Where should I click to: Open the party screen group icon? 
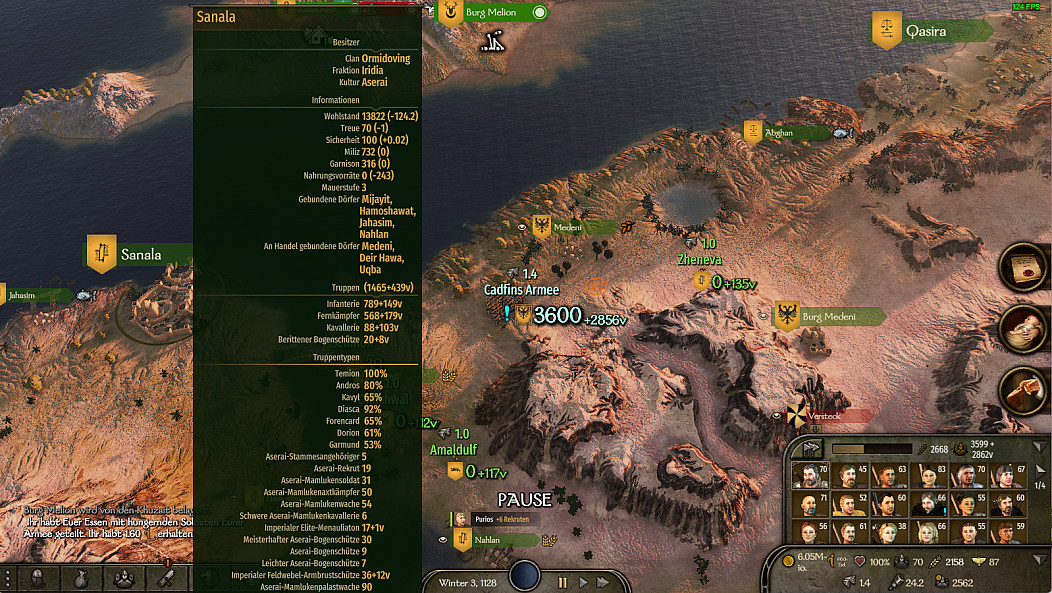124,578
